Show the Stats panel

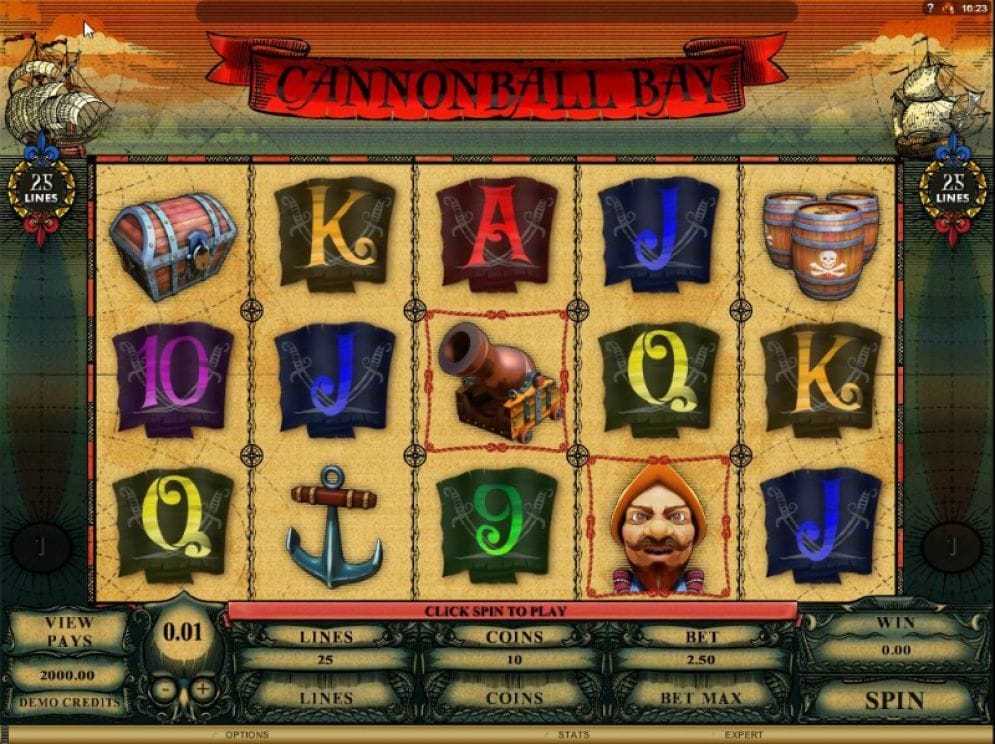pyautogui.click(x=573, y=735)
